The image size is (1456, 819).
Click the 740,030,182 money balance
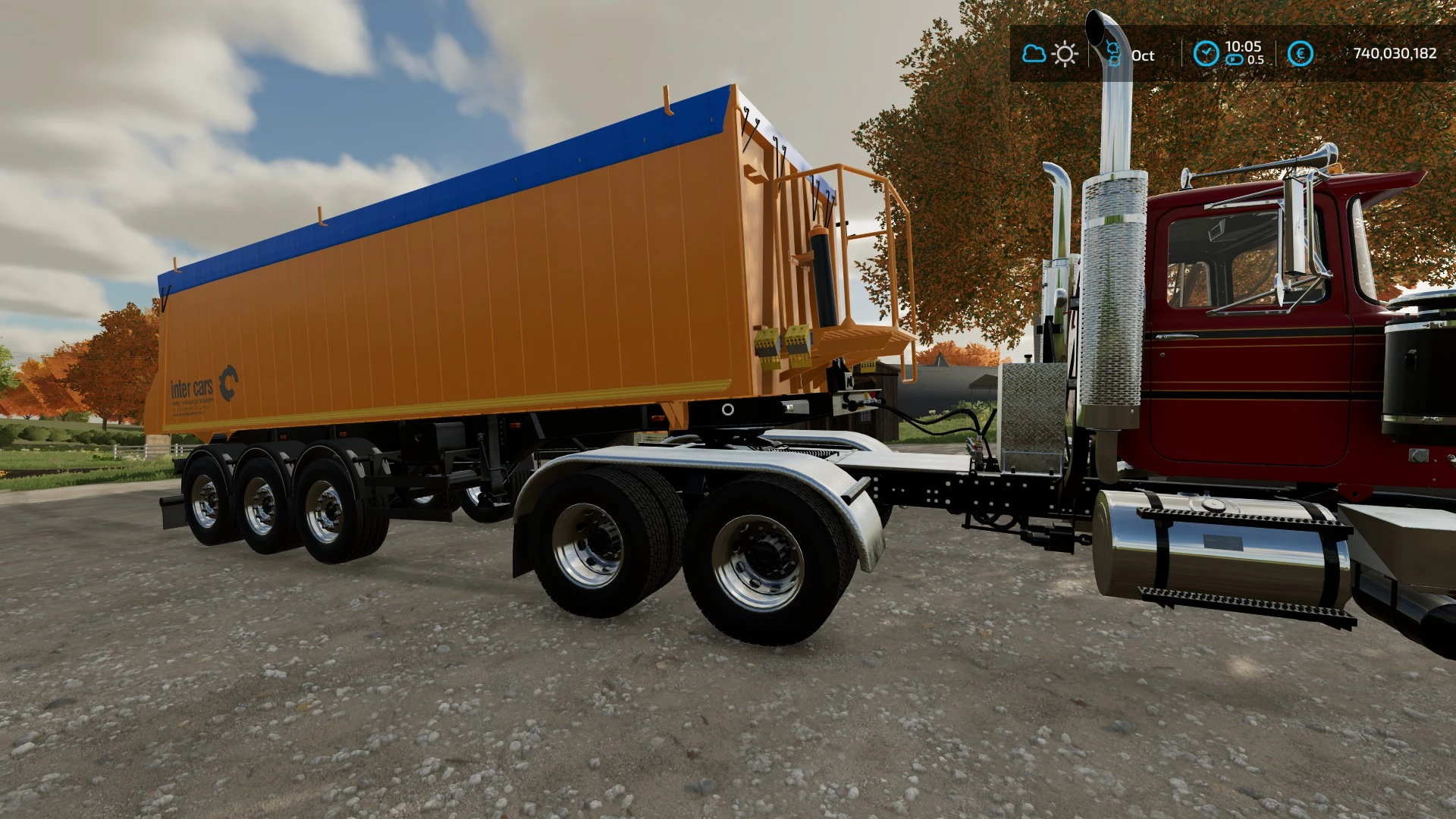click(x=1395, y=53)
